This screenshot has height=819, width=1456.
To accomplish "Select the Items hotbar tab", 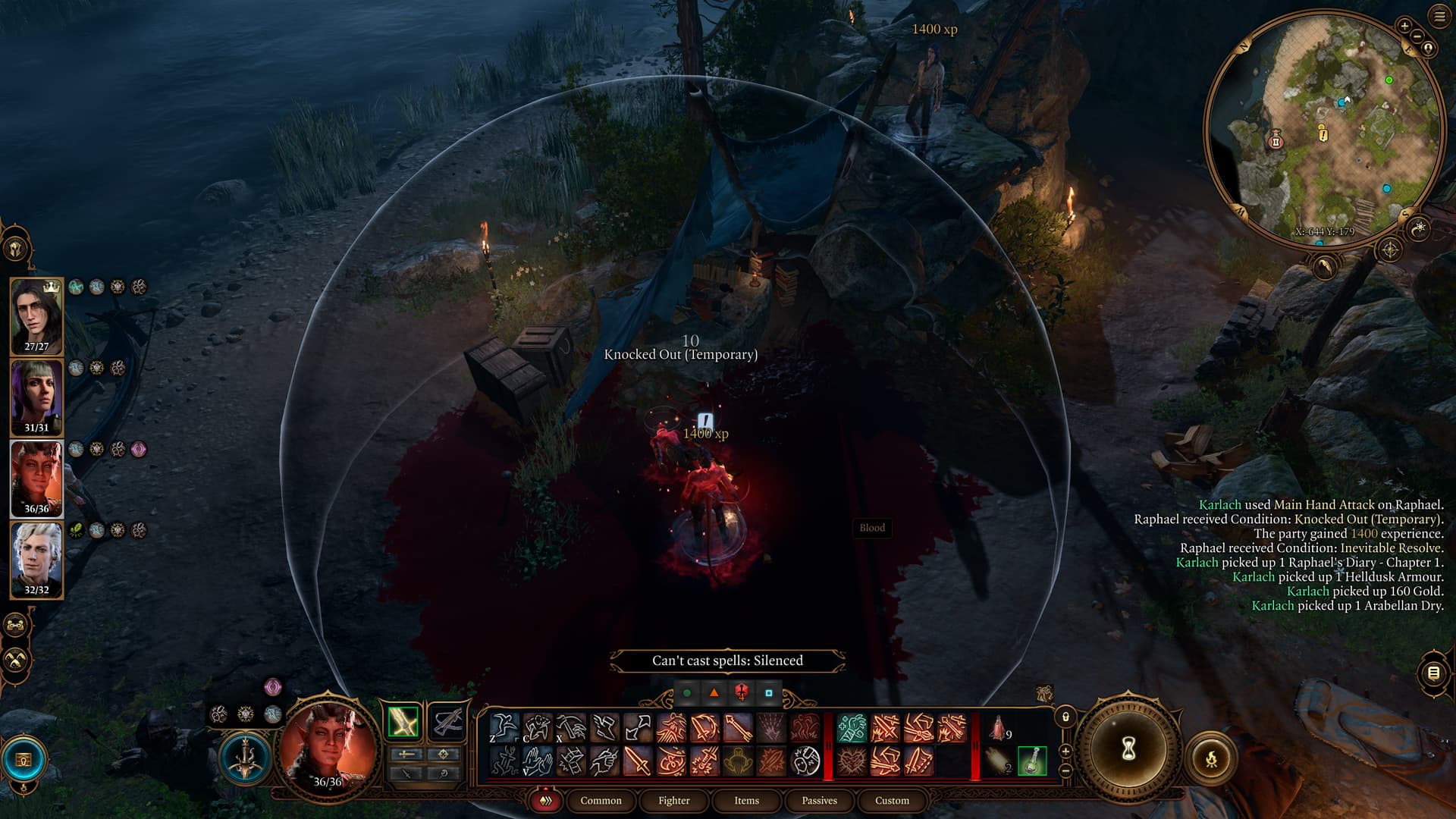I will (746, 801).
